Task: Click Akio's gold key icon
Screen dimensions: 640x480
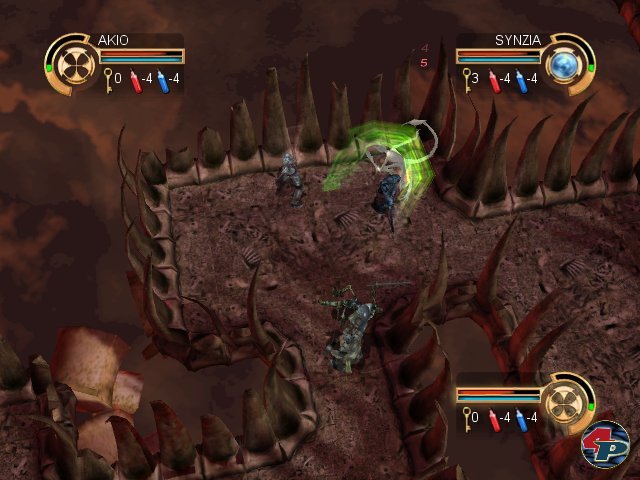Action: point(107,77)
